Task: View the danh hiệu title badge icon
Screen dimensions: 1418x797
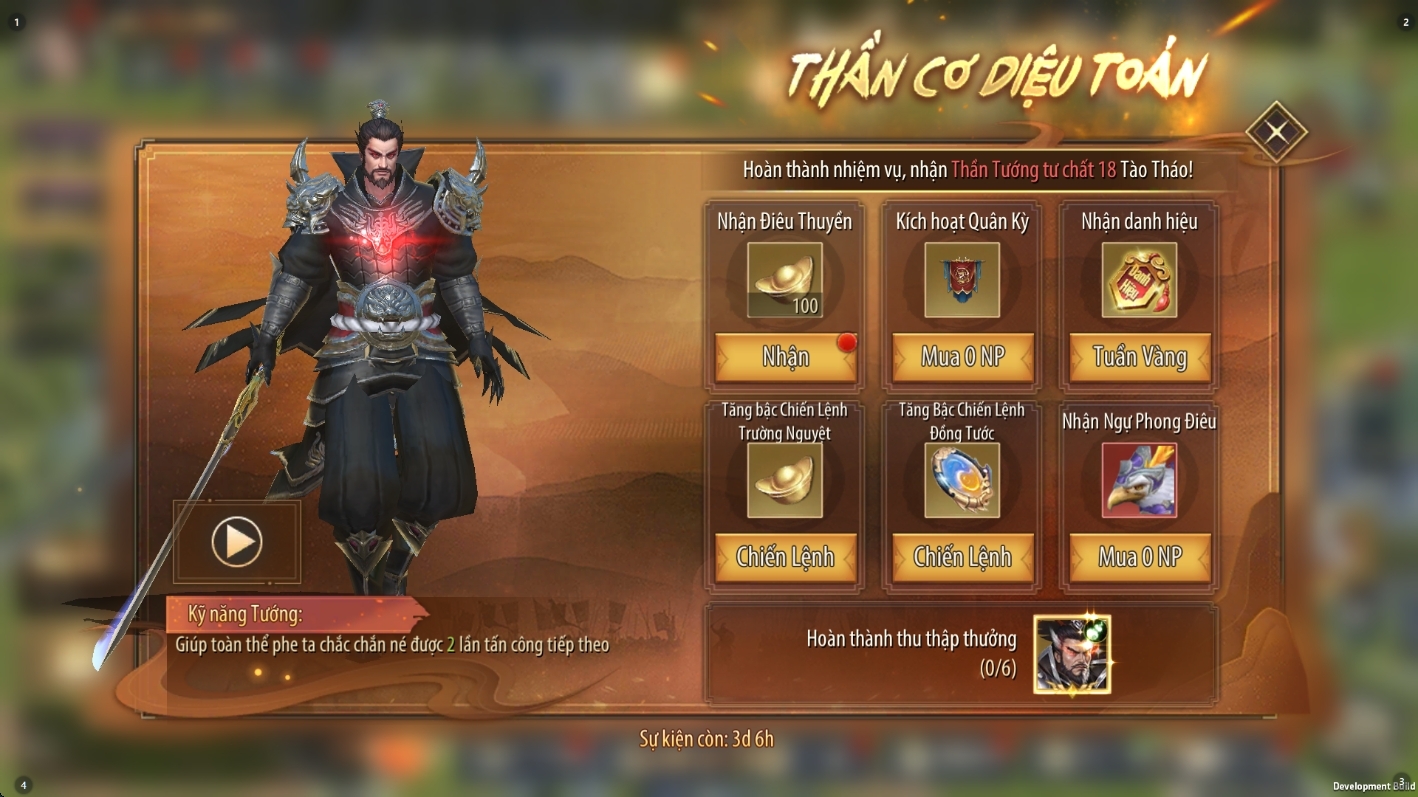Action: point(1139,280)
